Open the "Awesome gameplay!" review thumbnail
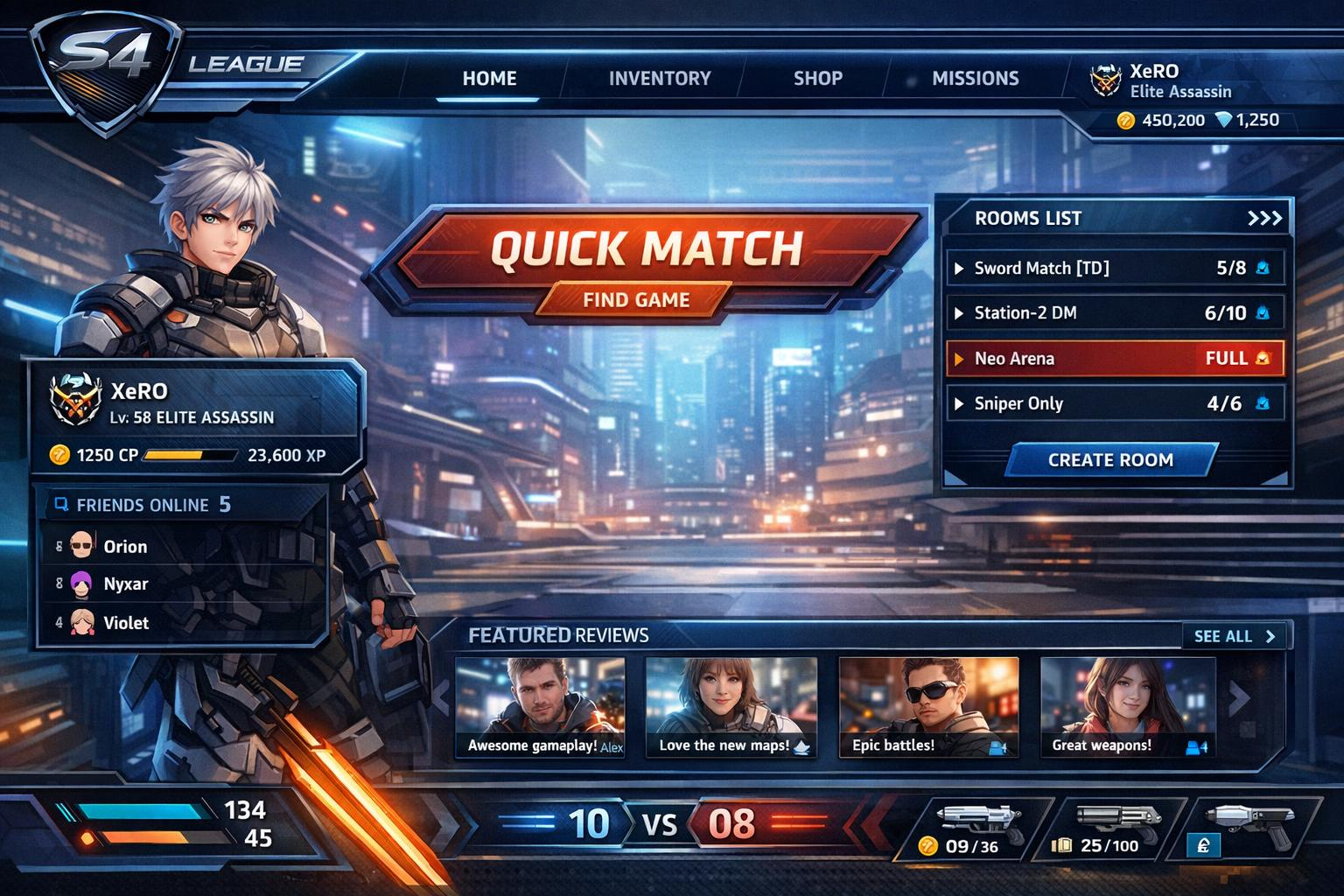This screenshot has height=896, width=1344. [x=540, y=707]
